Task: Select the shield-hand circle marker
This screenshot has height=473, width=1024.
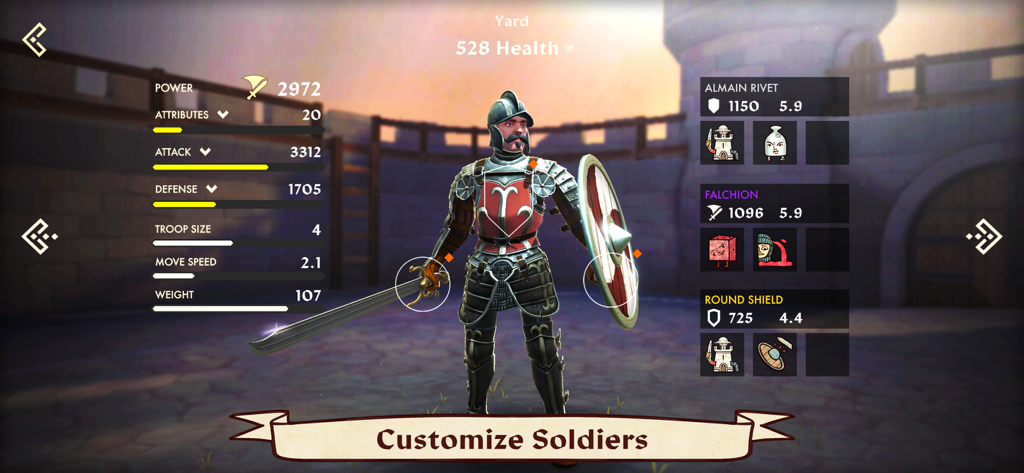Action: pos(611,278)
